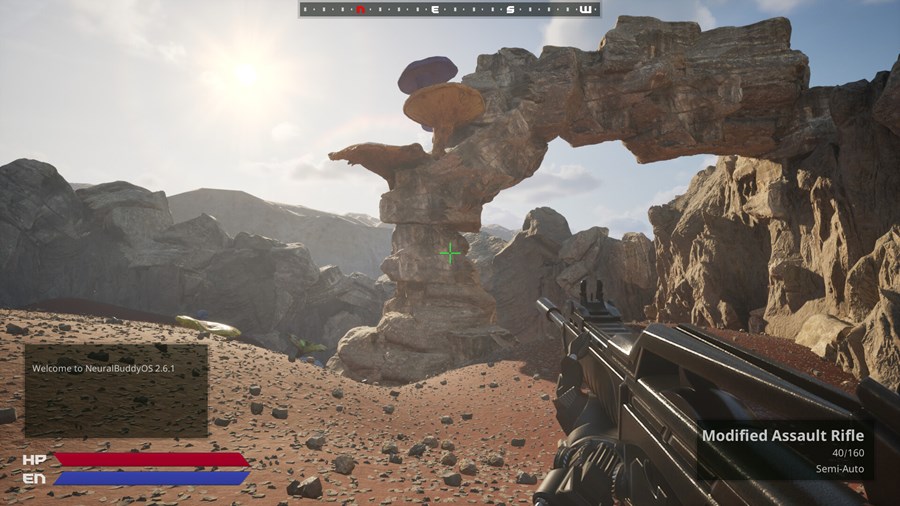Screen dimensions: 900x506
Task: Open the NeuralBuddyOS message log panel
Action: tap(116, 390)
